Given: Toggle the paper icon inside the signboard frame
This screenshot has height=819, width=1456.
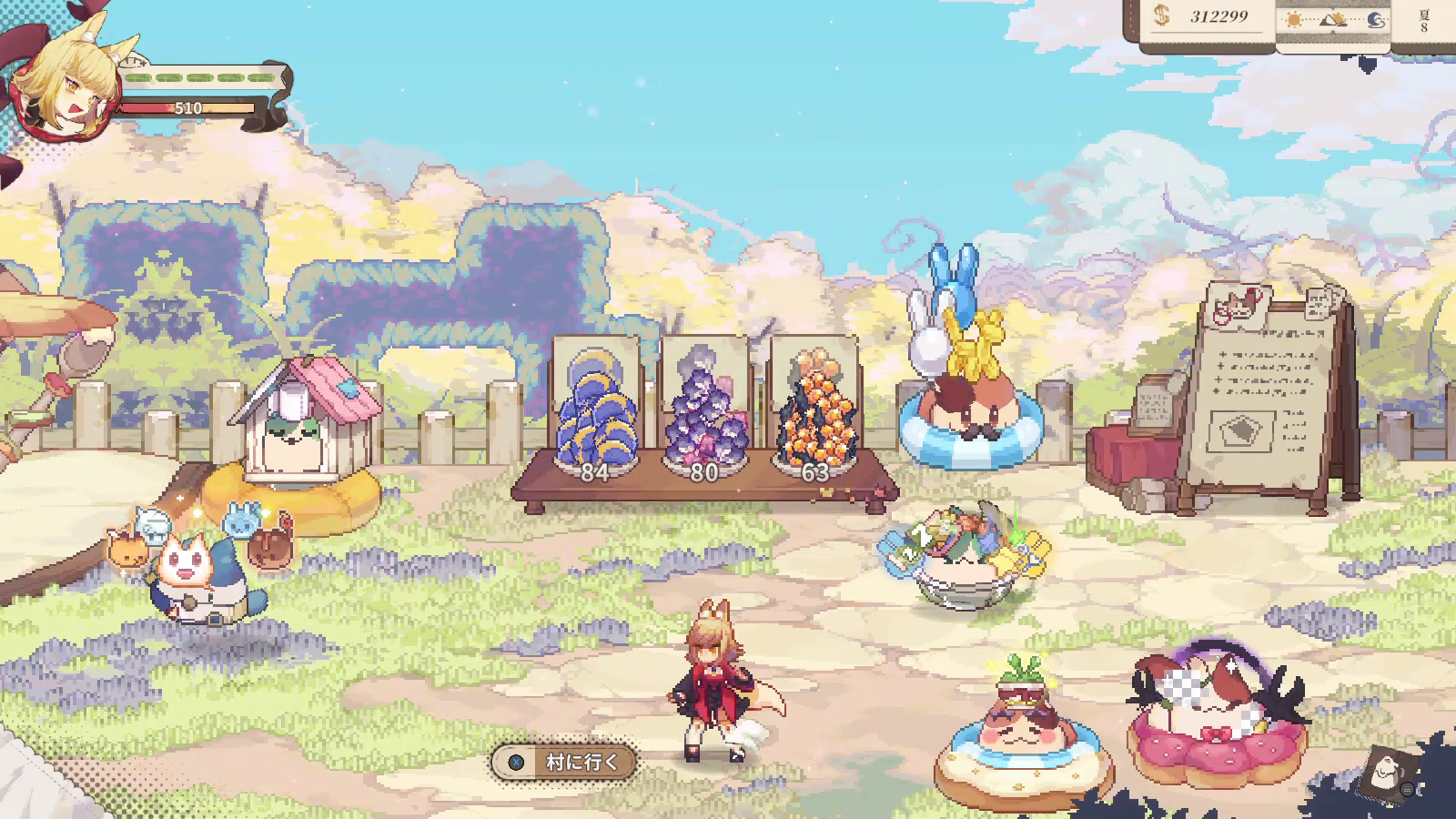Looking at the screenshot, I should pyautogui.click(x=1242, y=430).
